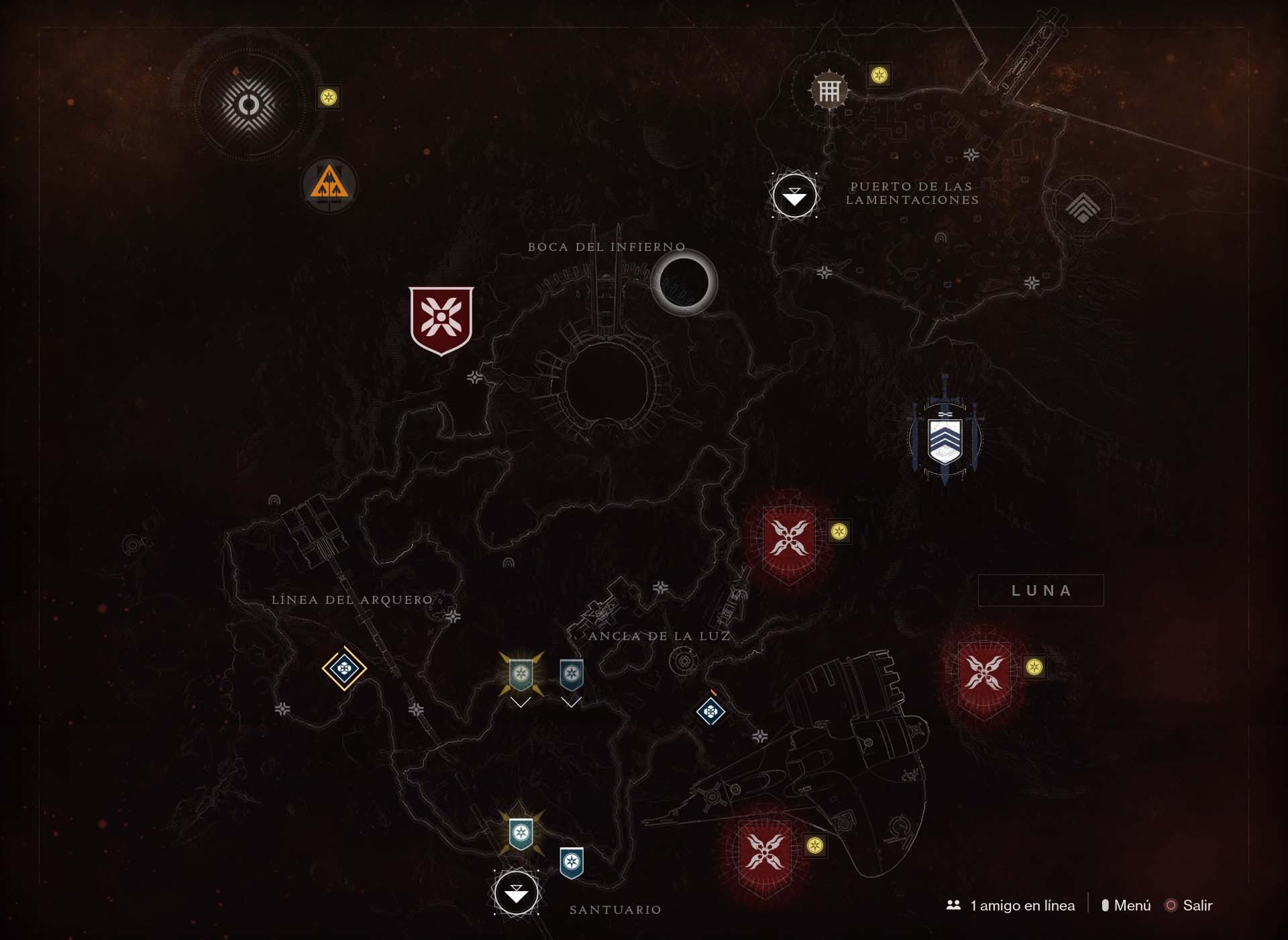Select the crimson shield activity marker
The width and height of the screenshot is (1288, 940).
tap(441, 319)
